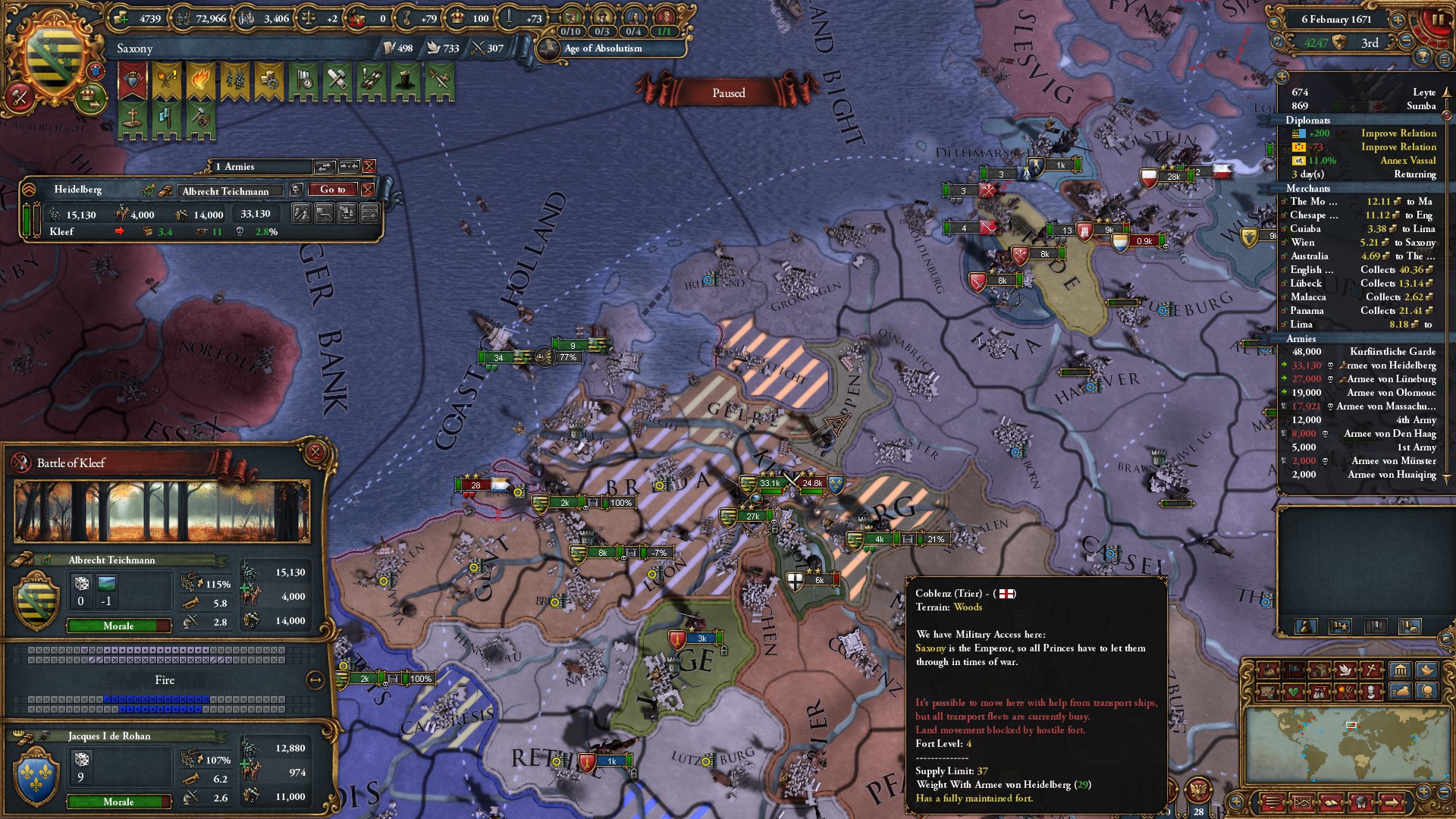Image resolution: width=1456 pixels, height=819 pixels.
Task: Open the ledger graph icon near the minimap
Action: pyautogui.click(x=1302, y=802)
